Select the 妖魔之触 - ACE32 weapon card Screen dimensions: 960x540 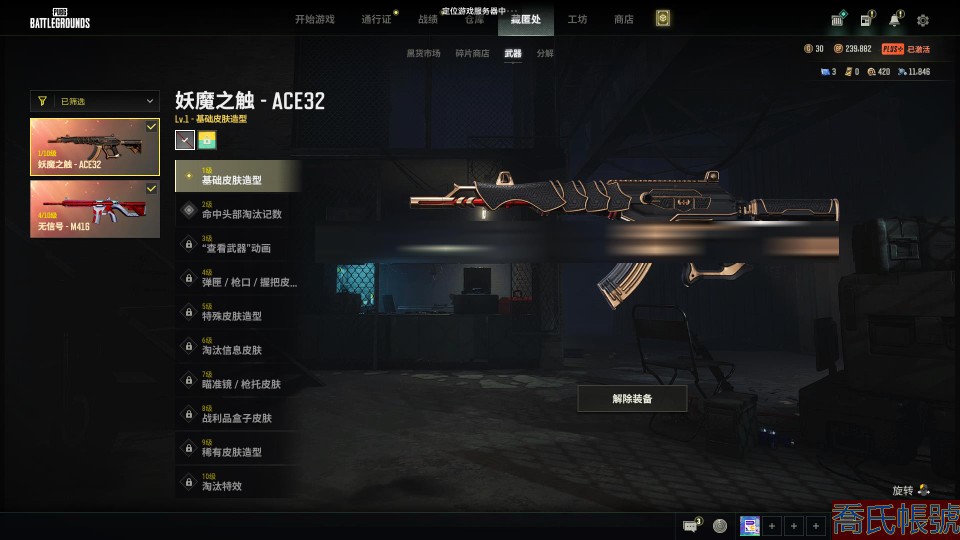point(95,147)
